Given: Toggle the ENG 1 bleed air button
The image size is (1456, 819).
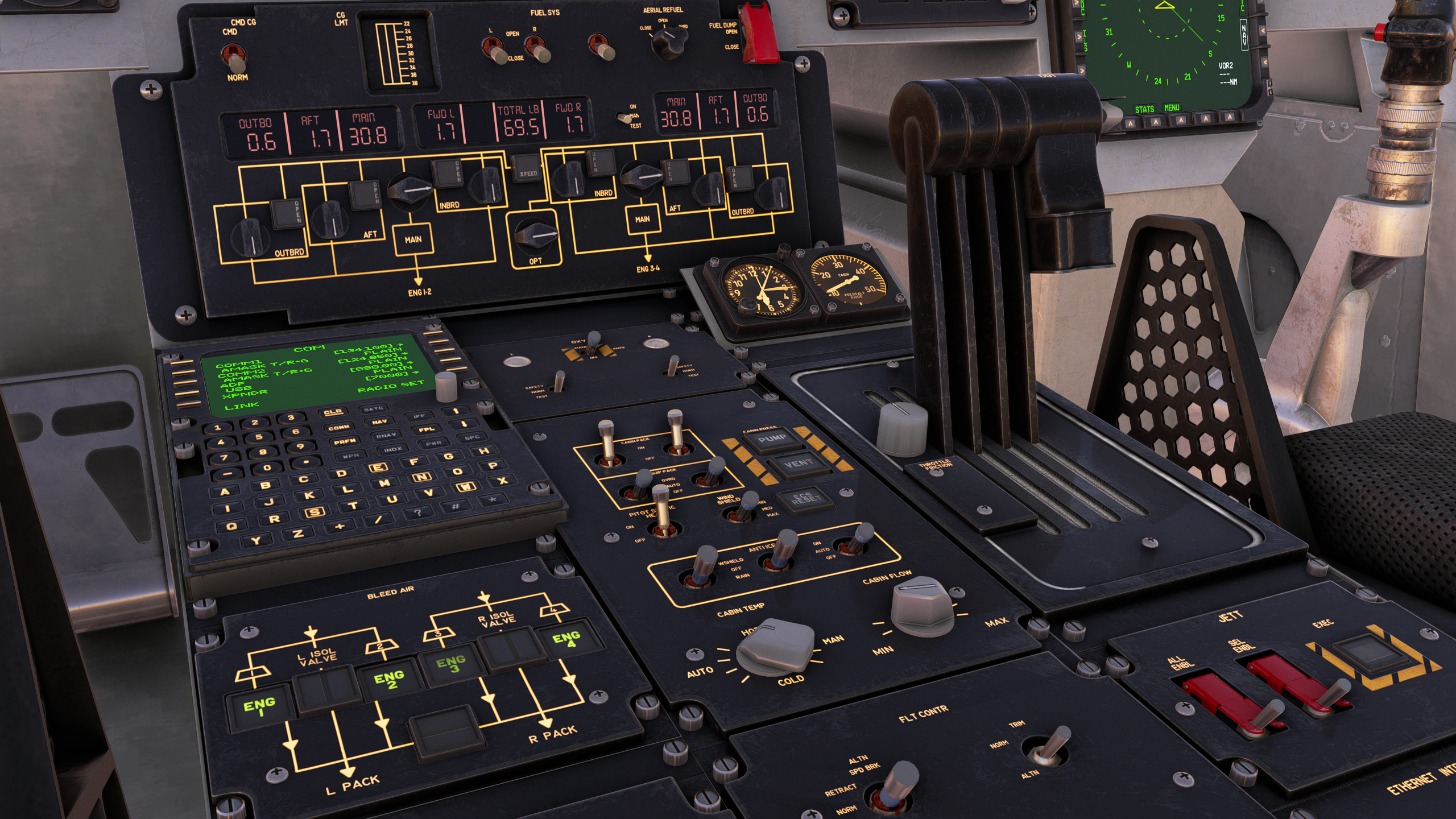Looking at the screenshot, I should 259,708.
